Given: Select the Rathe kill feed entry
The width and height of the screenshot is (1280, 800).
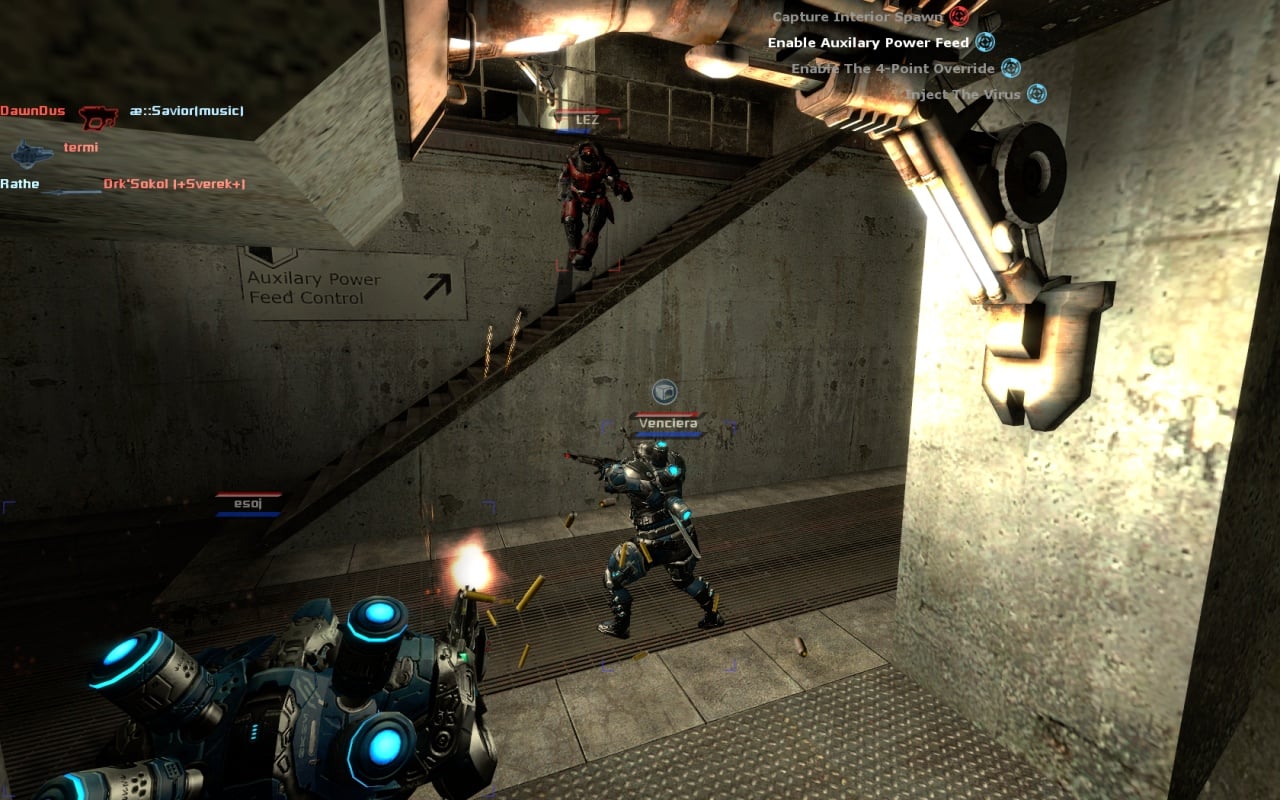Looking at the screenshot, I should [x=20, y=184].
